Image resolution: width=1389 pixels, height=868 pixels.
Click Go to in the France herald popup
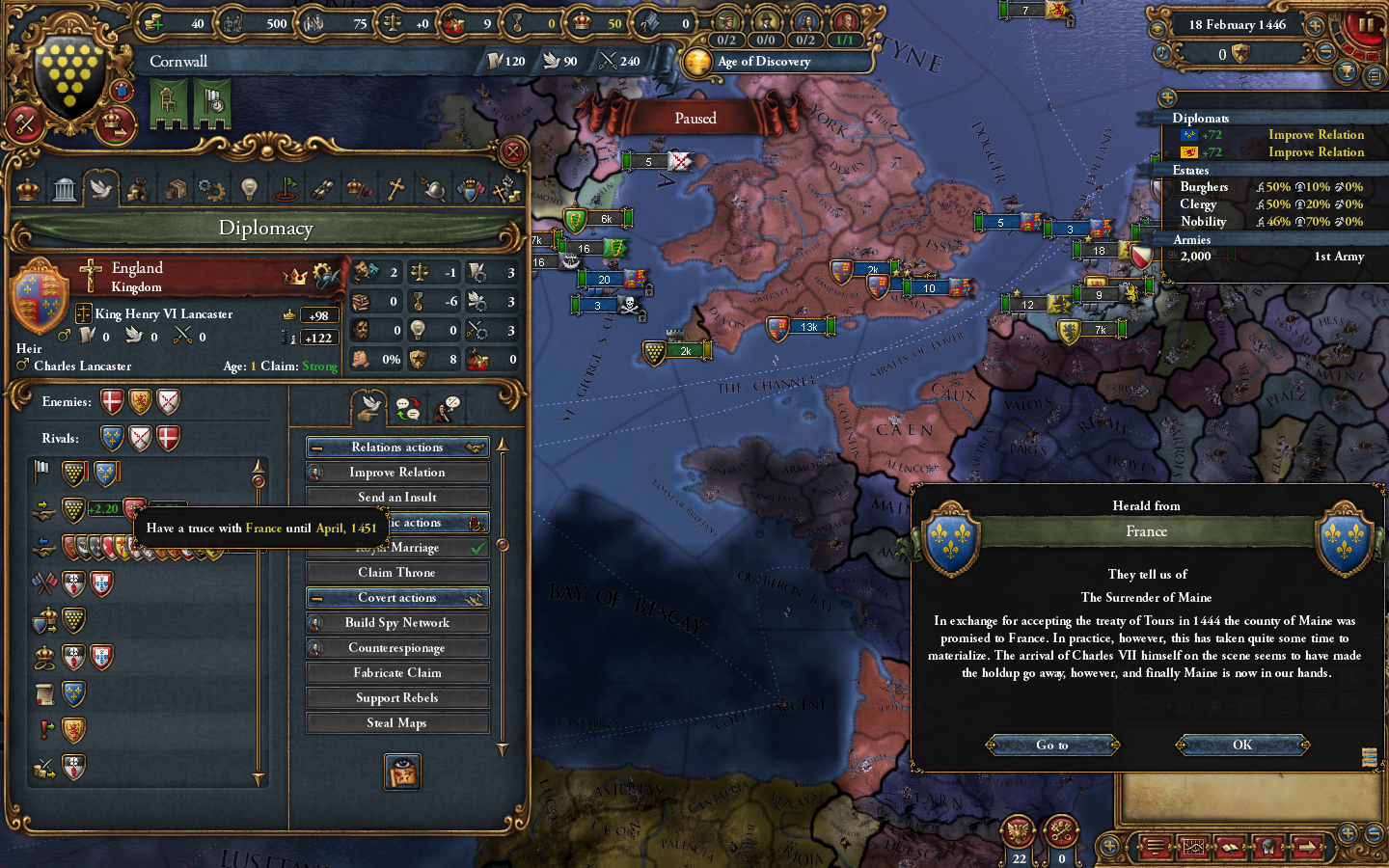tap(1051, 745)
